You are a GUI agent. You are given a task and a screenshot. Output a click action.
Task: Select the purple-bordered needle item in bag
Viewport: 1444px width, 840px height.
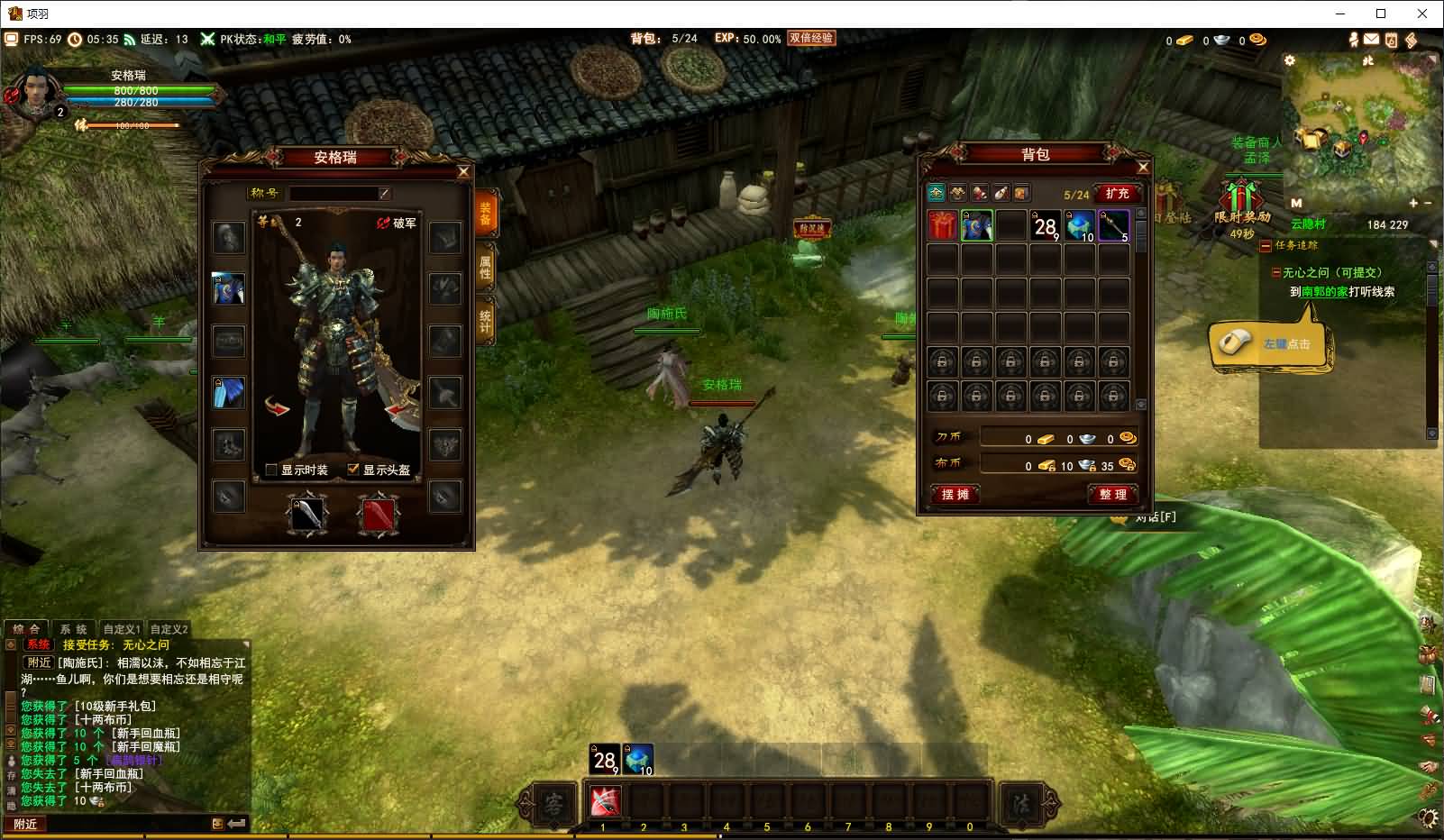point(1113,225)
